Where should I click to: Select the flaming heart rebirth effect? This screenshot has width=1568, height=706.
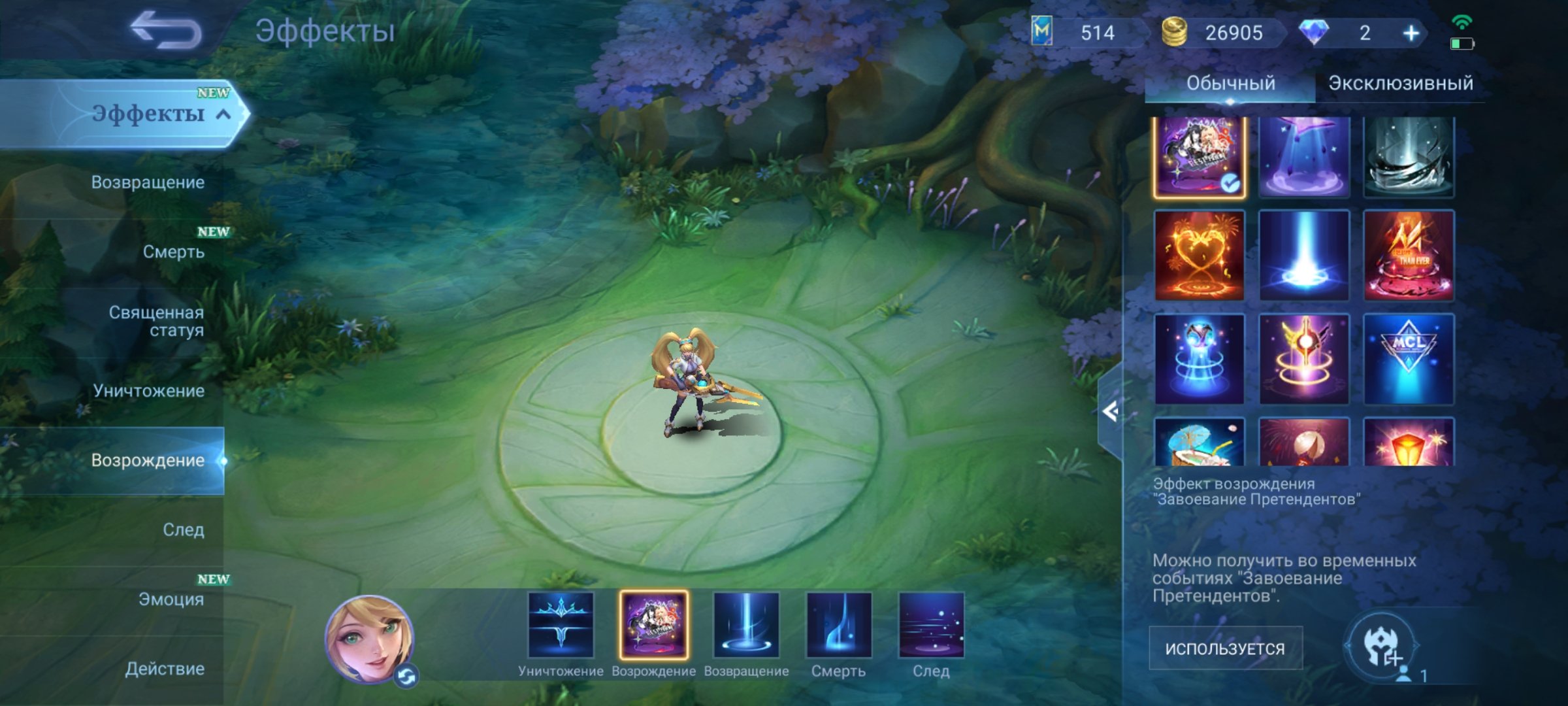pyautogui.click(x=1201, y=257)
